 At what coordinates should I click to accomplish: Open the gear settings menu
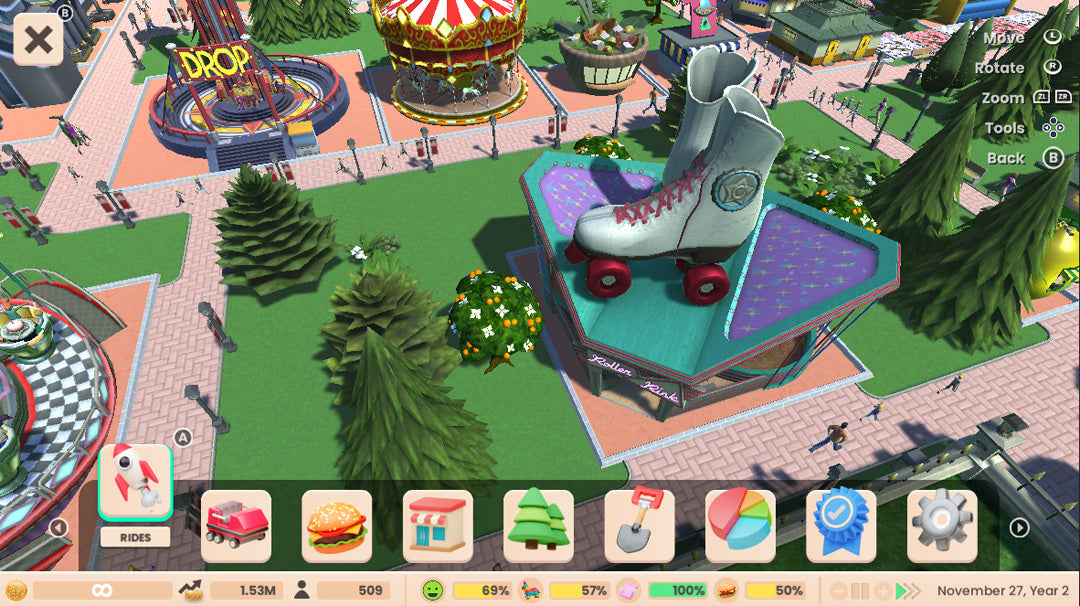pos(942,525)
